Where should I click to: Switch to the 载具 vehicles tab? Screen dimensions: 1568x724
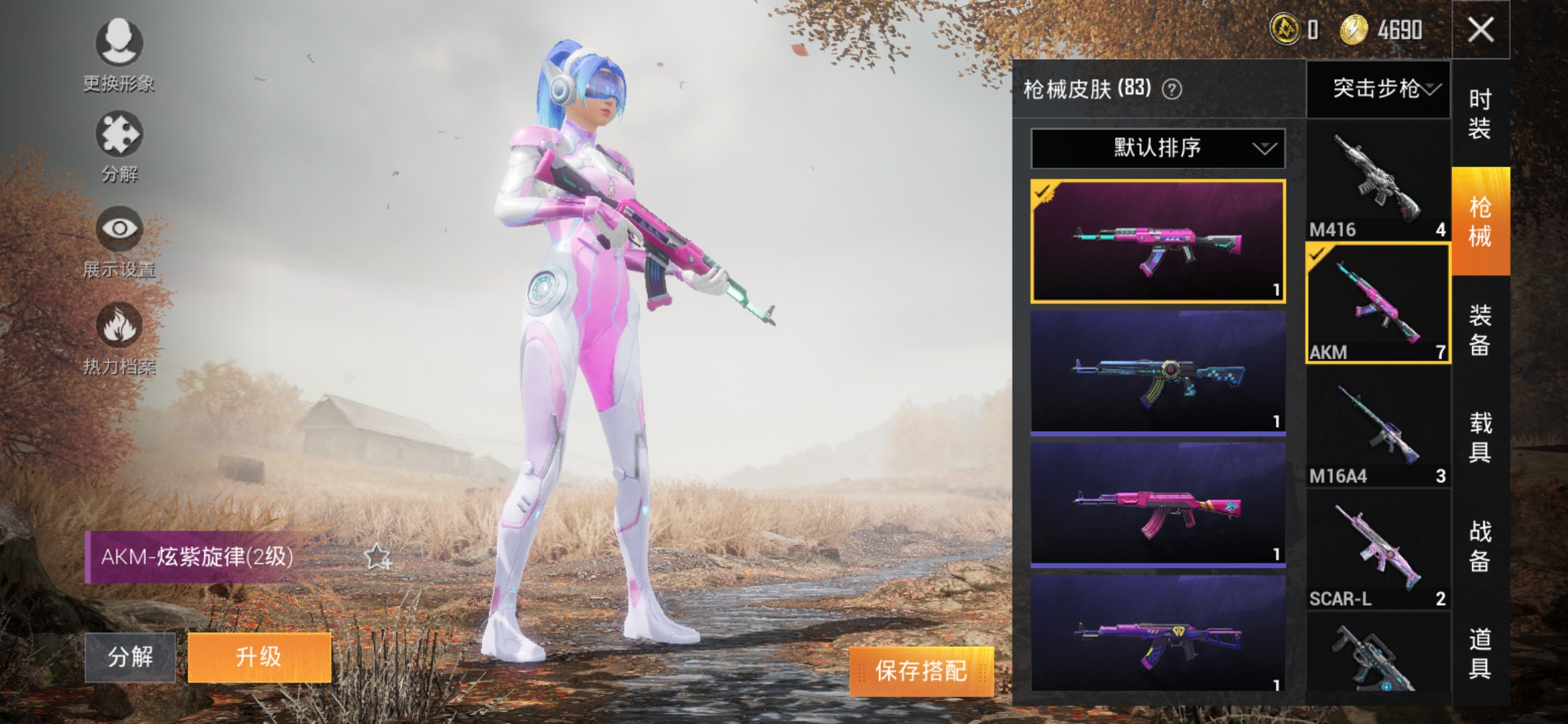coord(1480,437)
